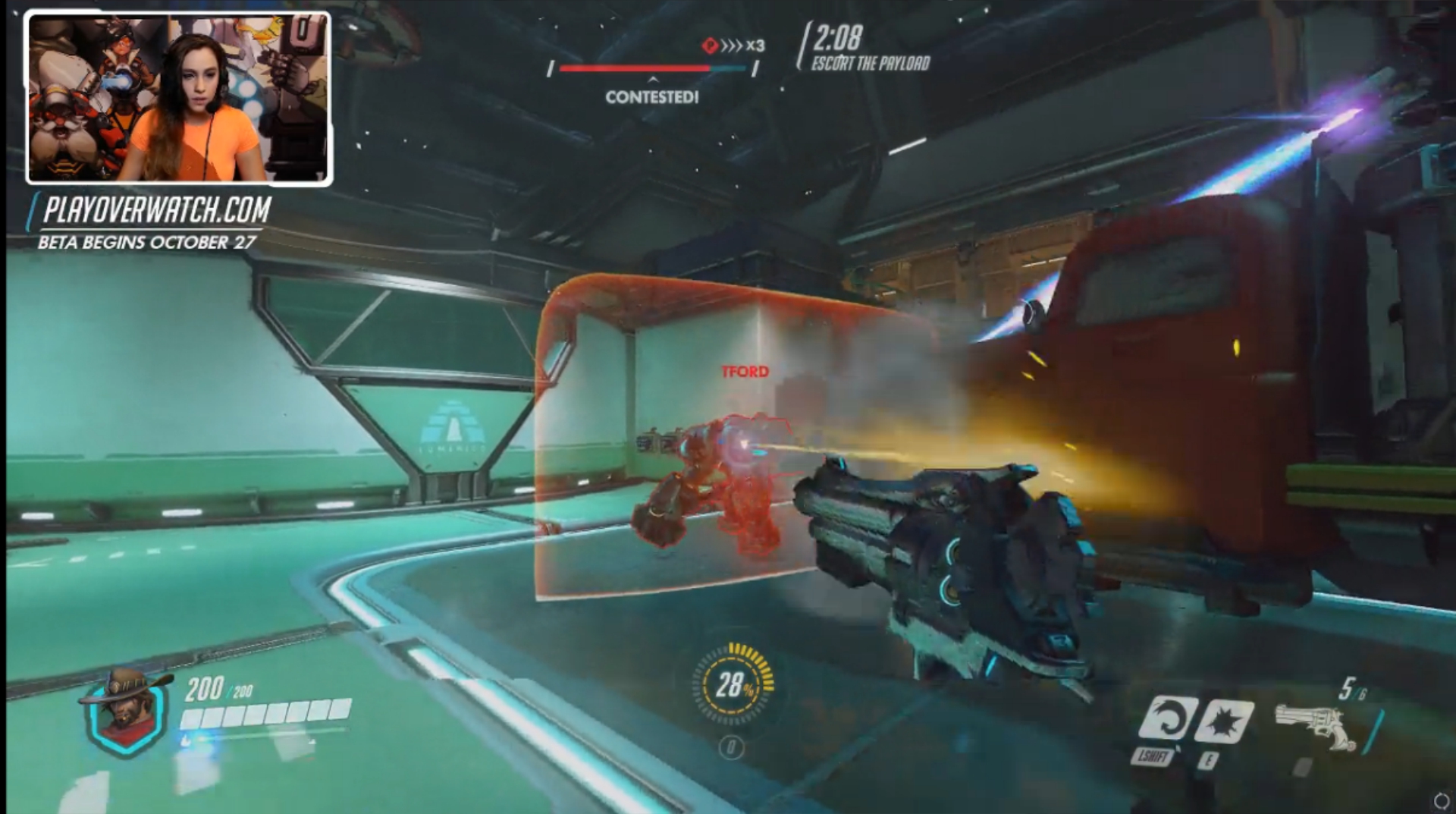The height and width of the screenshot is (814, 1456).
Task: Click the payload progress objective tracker
Action: (x=652, y=68)
